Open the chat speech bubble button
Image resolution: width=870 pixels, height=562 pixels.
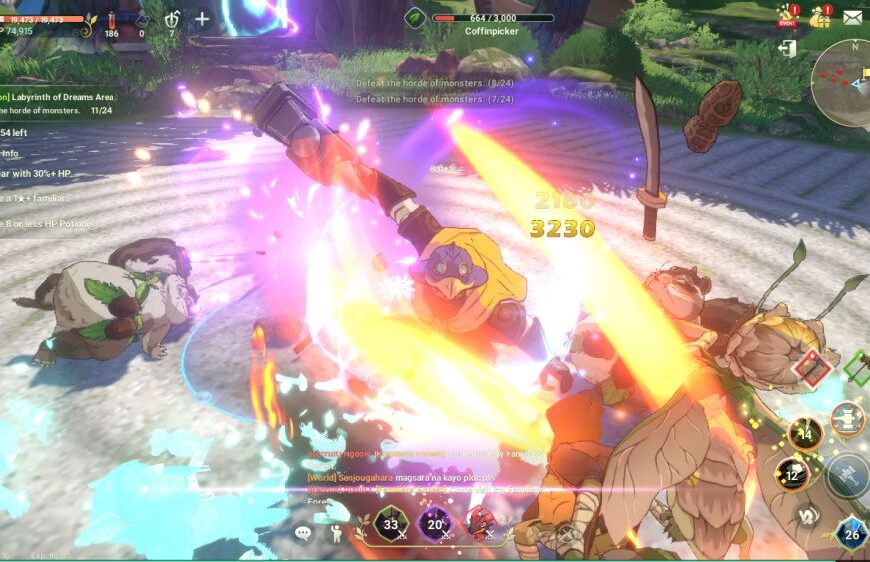[x=303, y=533]
